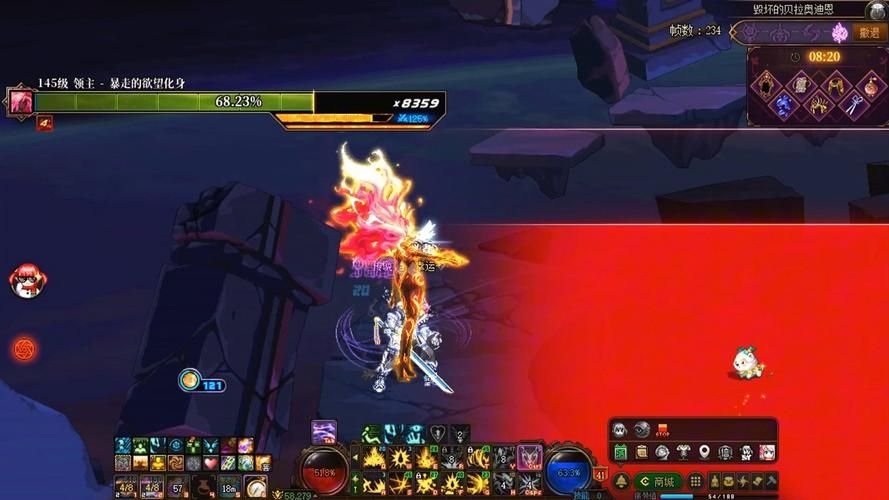
Task: Select the blue crystal item in the raid panel
Action: click(x=782, y=105)
